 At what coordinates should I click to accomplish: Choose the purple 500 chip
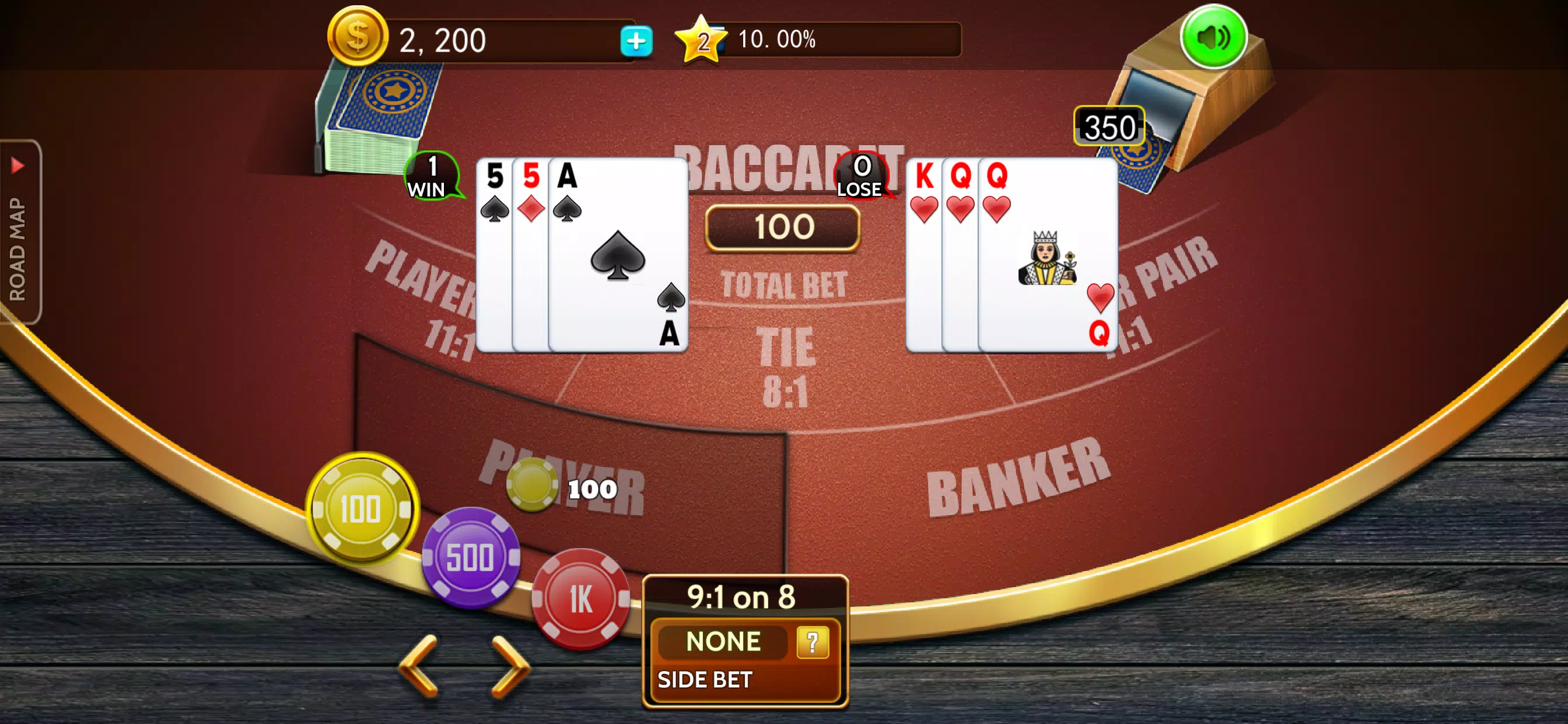[x=471, y=557]
